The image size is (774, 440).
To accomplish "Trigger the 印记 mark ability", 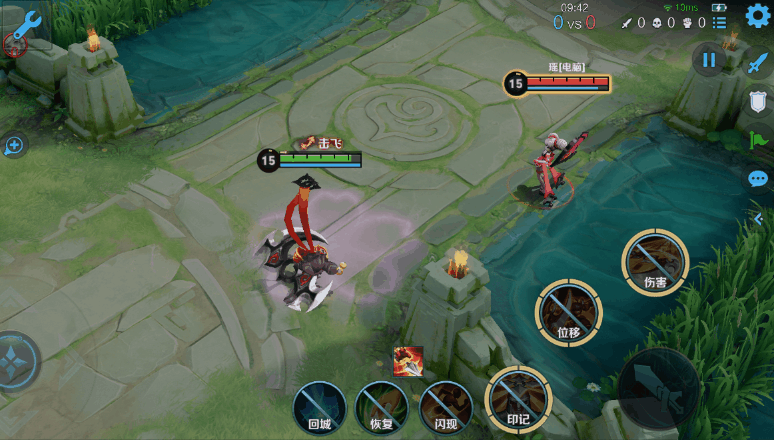I will click(x=518, y=400).
